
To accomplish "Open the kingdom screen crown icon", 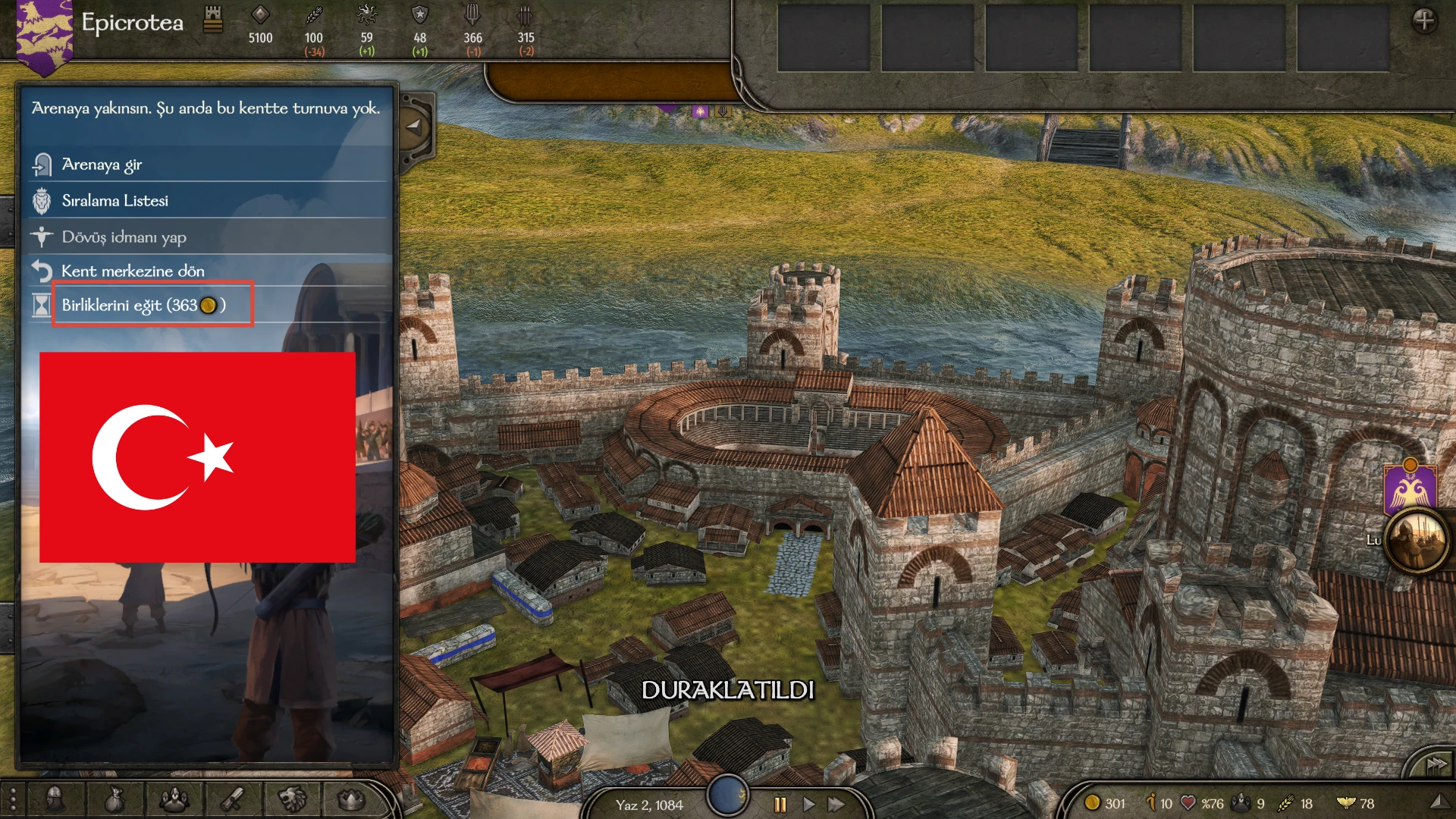I will pos(350,799).
